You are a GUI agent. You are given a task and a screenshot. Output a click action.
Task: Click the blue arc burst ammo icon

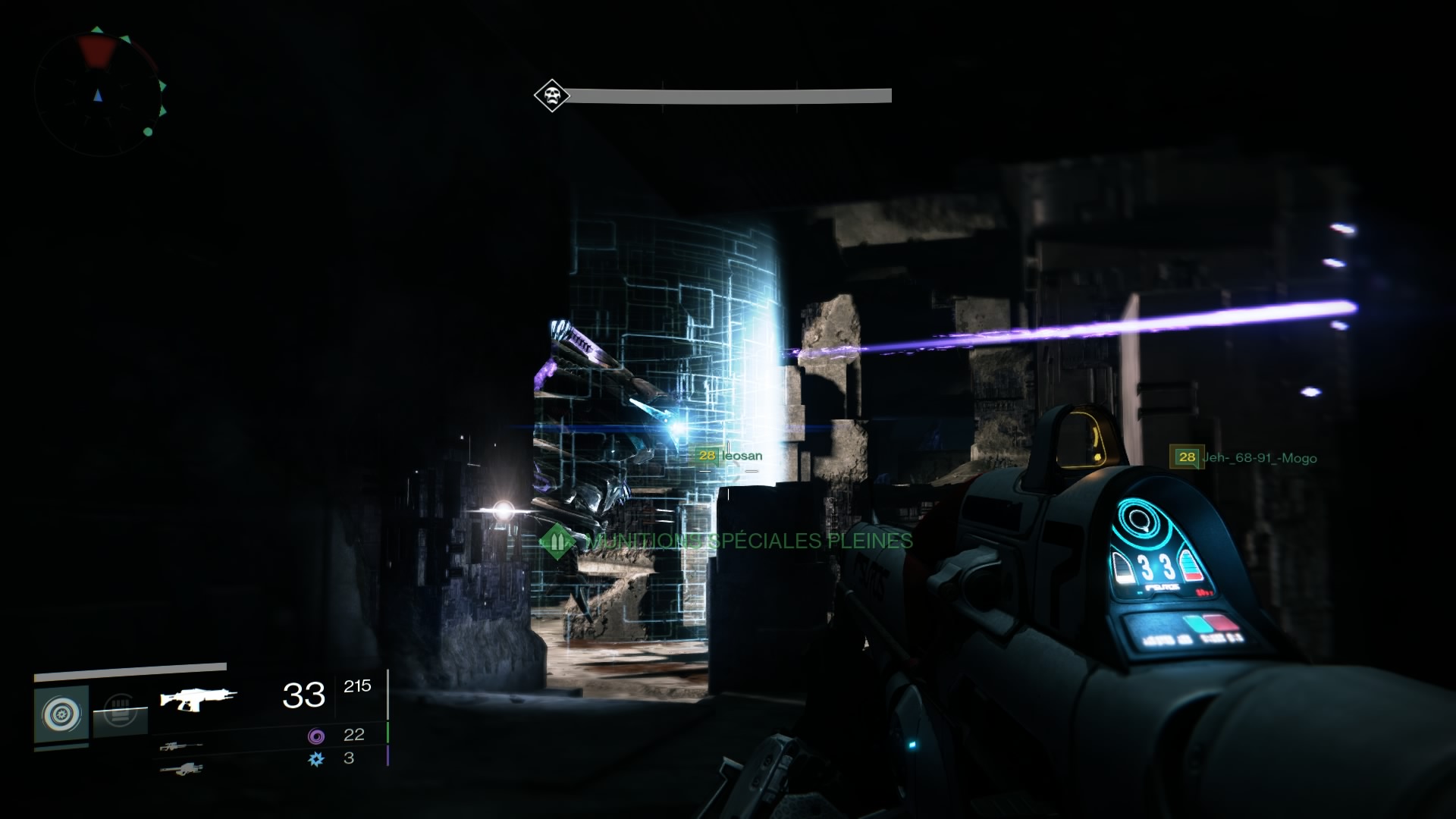316,758
